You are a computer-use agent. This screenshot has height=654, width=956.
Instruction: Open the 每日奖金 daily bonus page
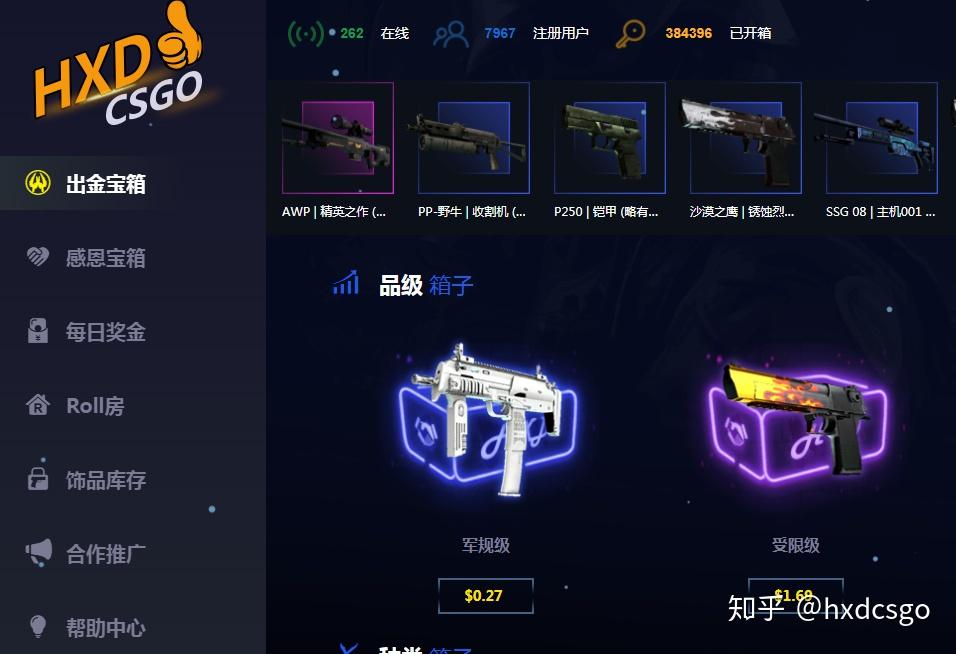(105, 332)
